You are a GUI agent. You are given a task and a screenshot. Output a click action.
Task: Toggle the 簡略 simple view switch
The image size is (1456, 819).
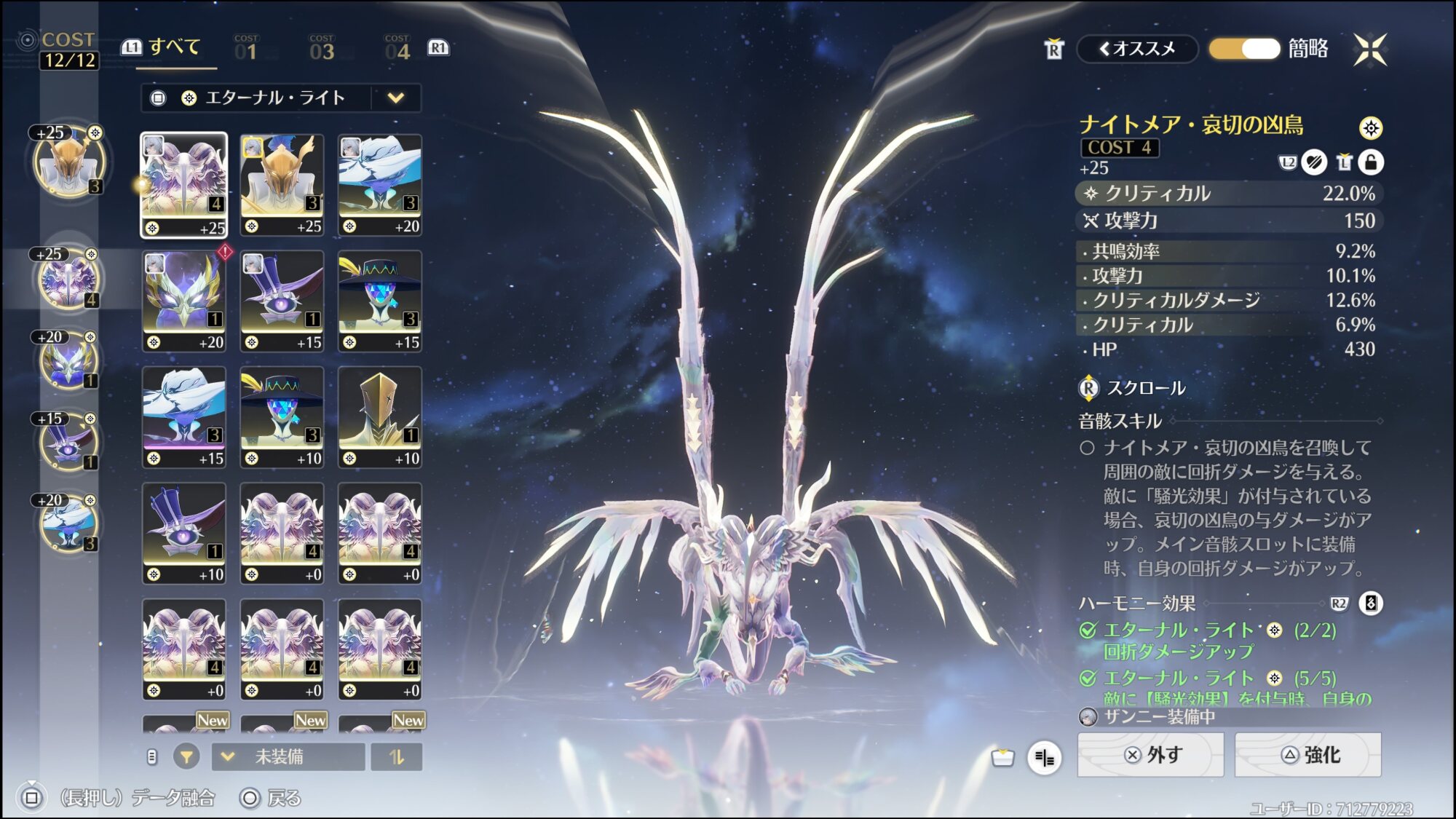click(x=1244, y=49)
